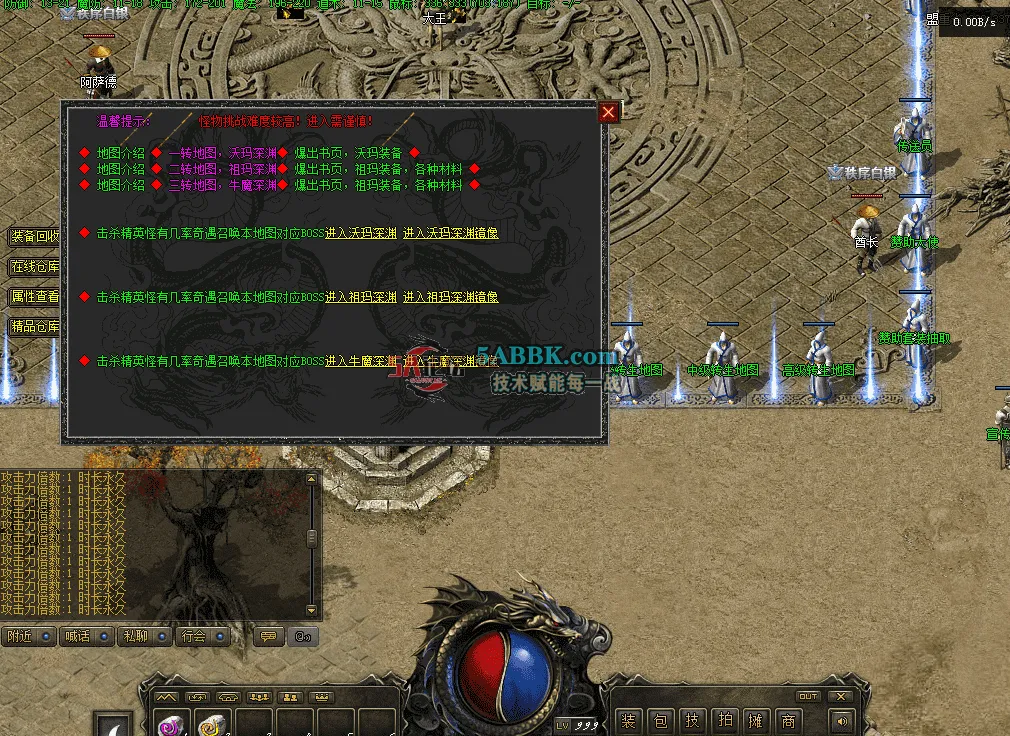Select the 进入祖玛深渊镜像 link
Image resolution: width=1010 pixels, height=736 pixels.
[x=450, y=297]
